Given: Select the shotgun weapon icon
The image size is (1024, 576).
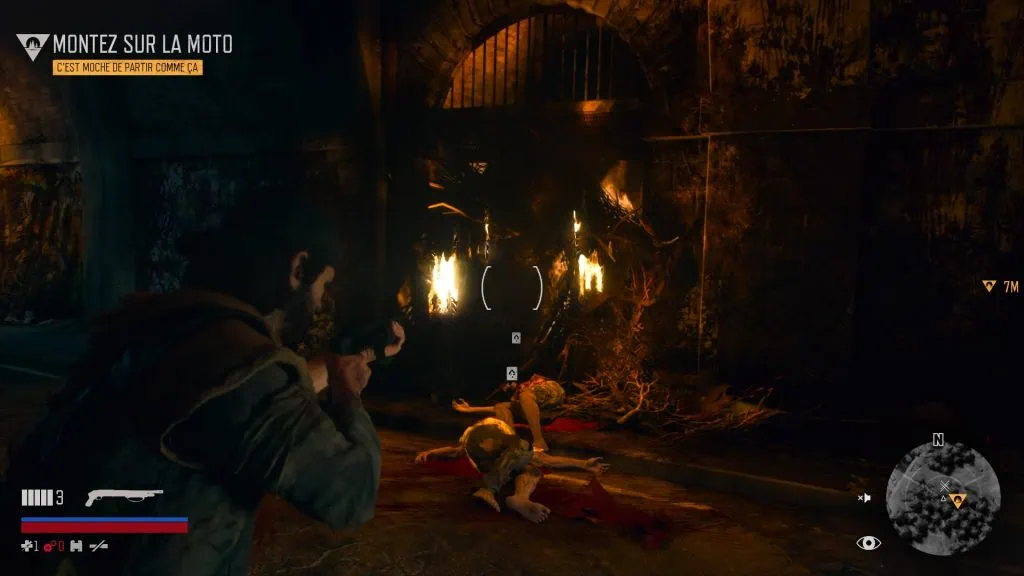Looking at the screenshot, I should pos(124,497).
